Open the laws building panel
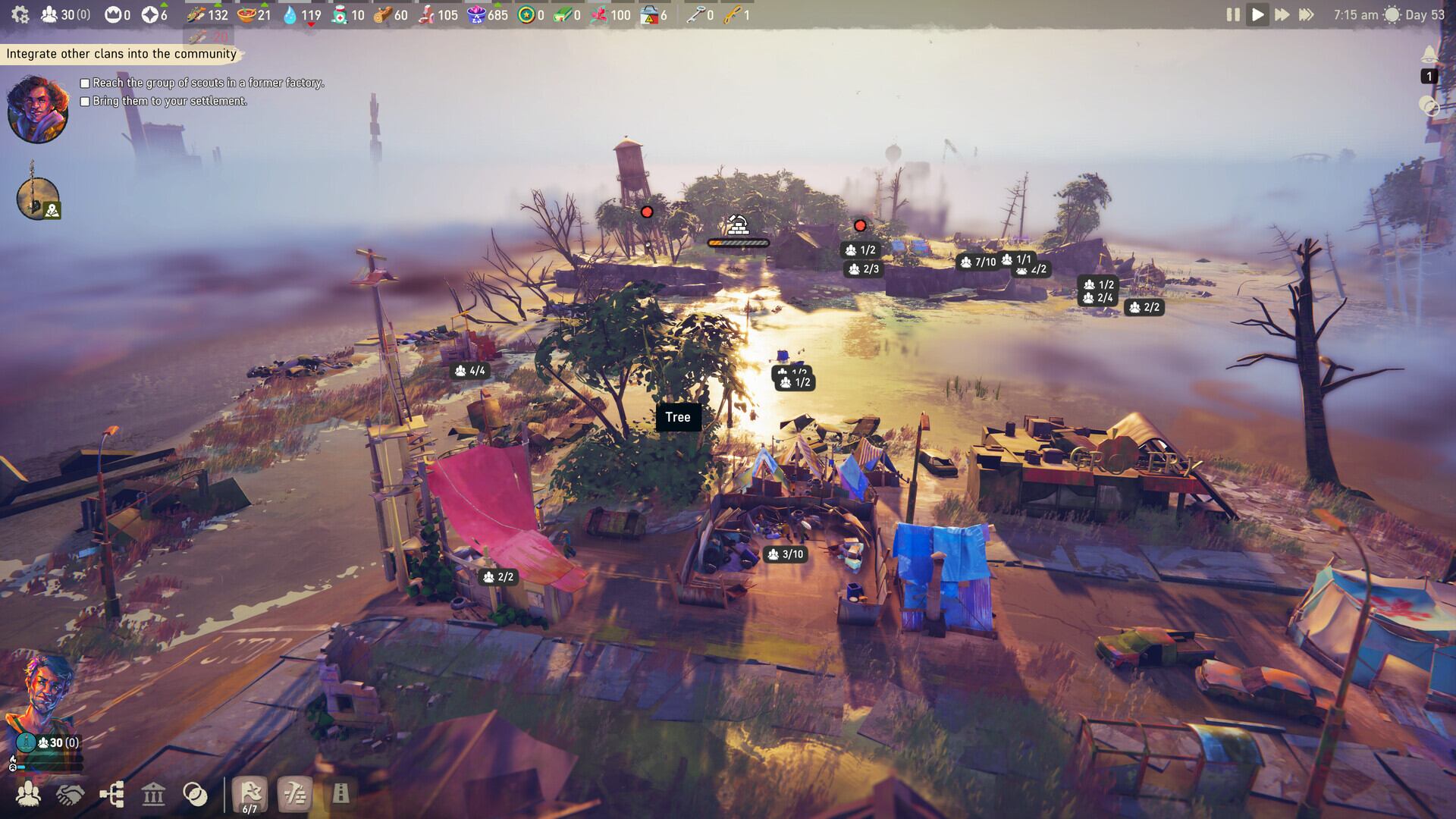The width and height of the screenshot is (1456, 819). 153,794
